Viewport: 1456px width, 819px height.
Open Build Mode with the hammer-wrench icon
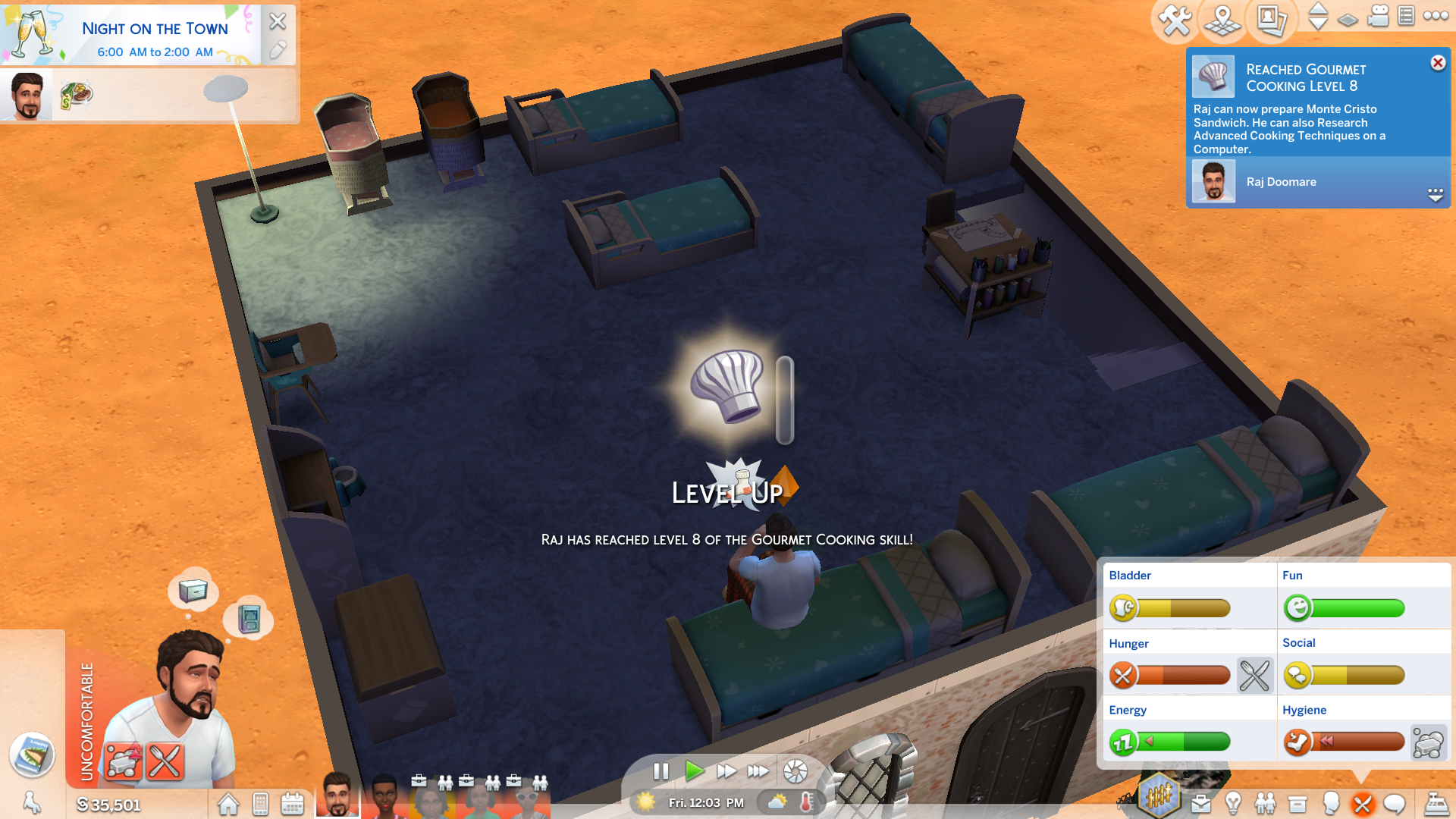(1175, 20)
